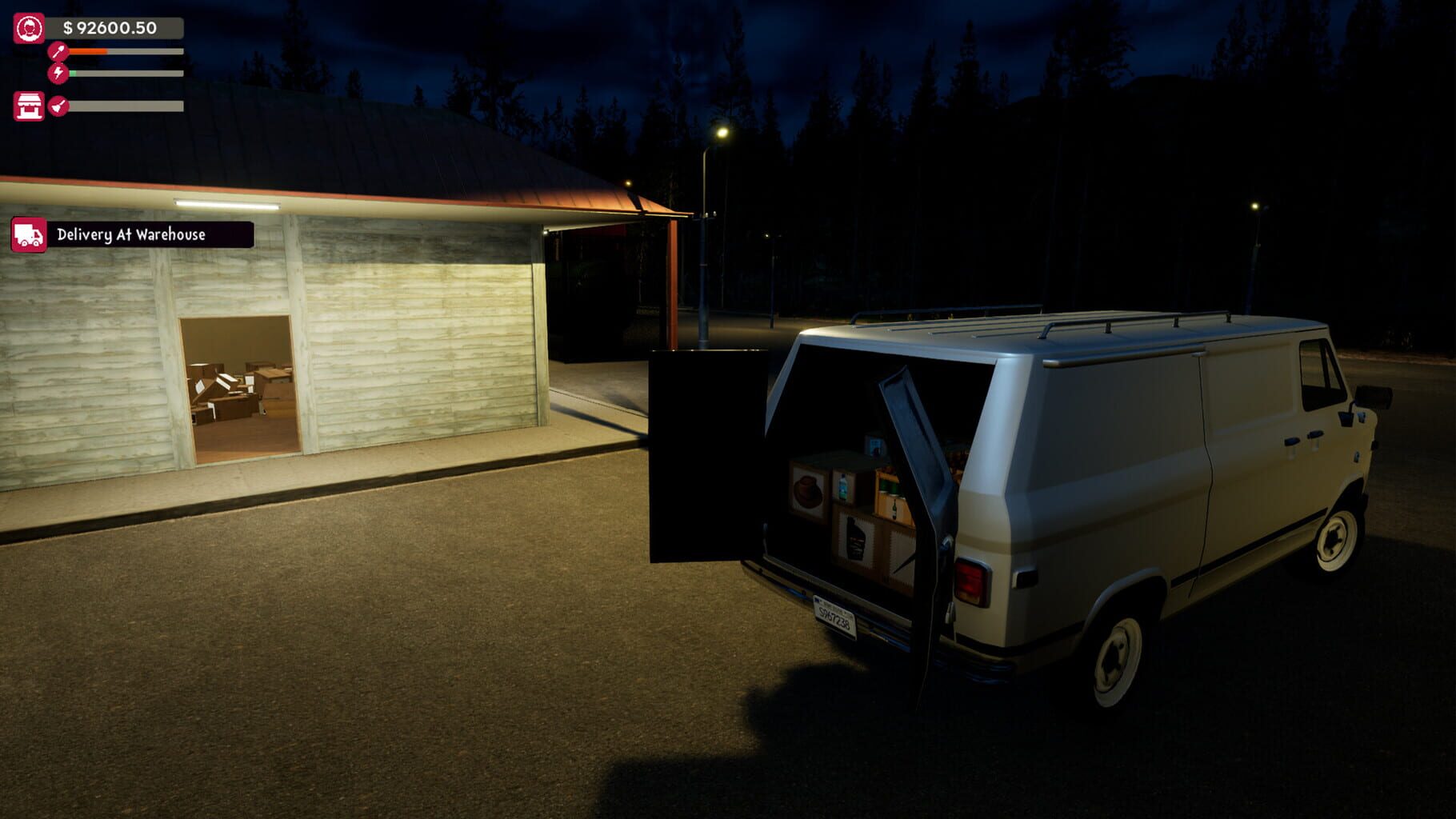Click the Delivery At Warehouse label

point(132,236)
